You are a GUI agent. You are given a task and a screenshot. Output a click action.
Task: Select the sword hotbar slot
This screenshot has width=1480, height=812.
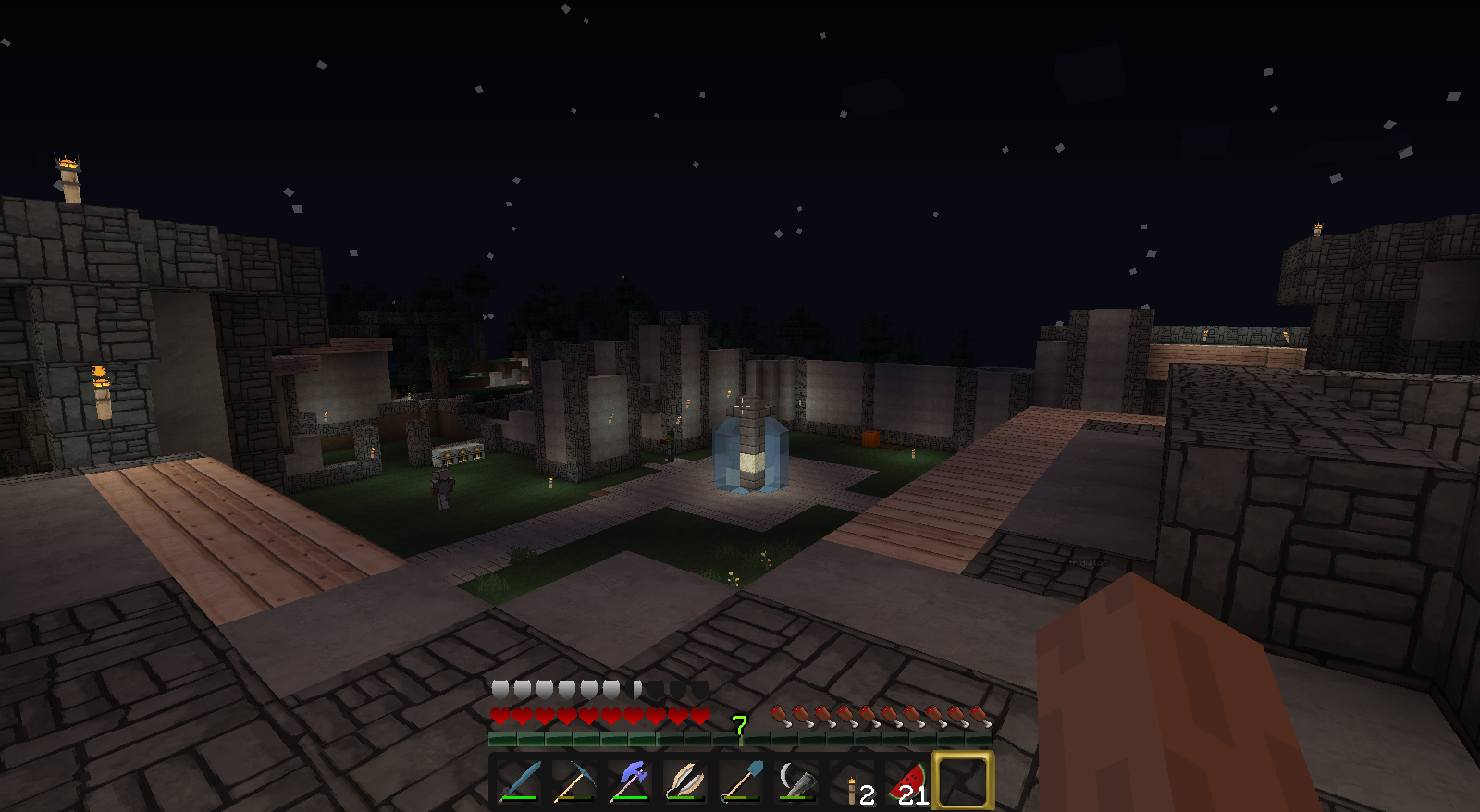519,781
